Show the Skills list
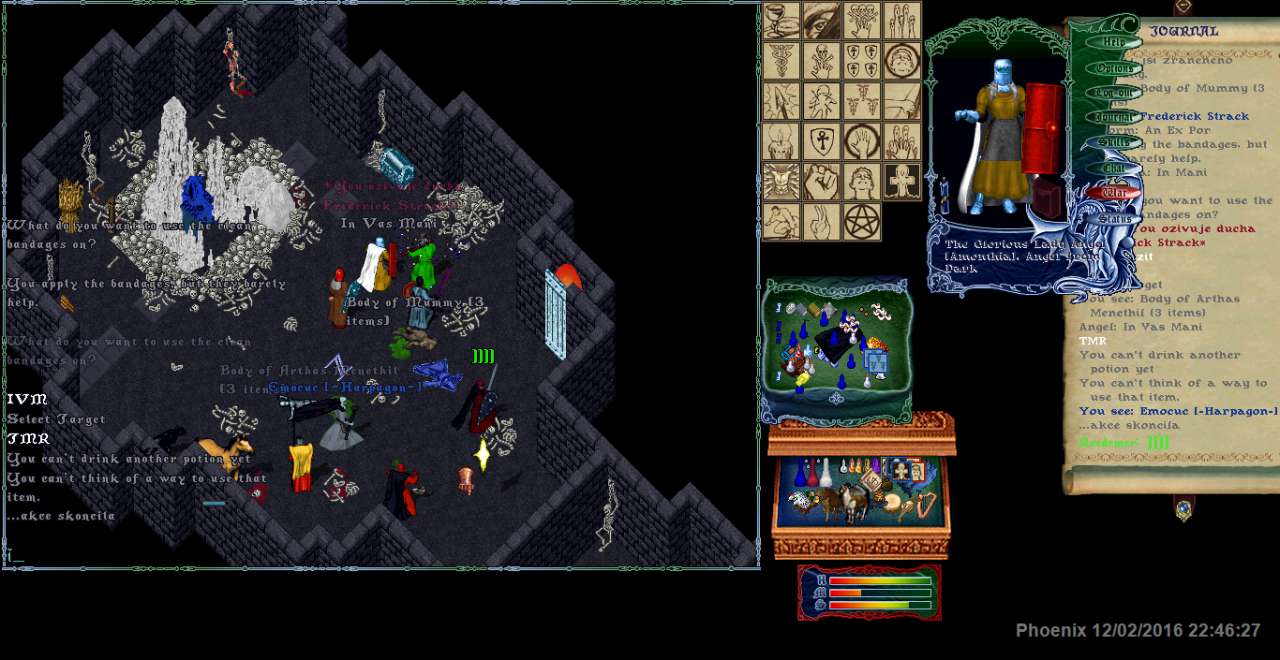 pyautogui.click(x=1113, y=143)
